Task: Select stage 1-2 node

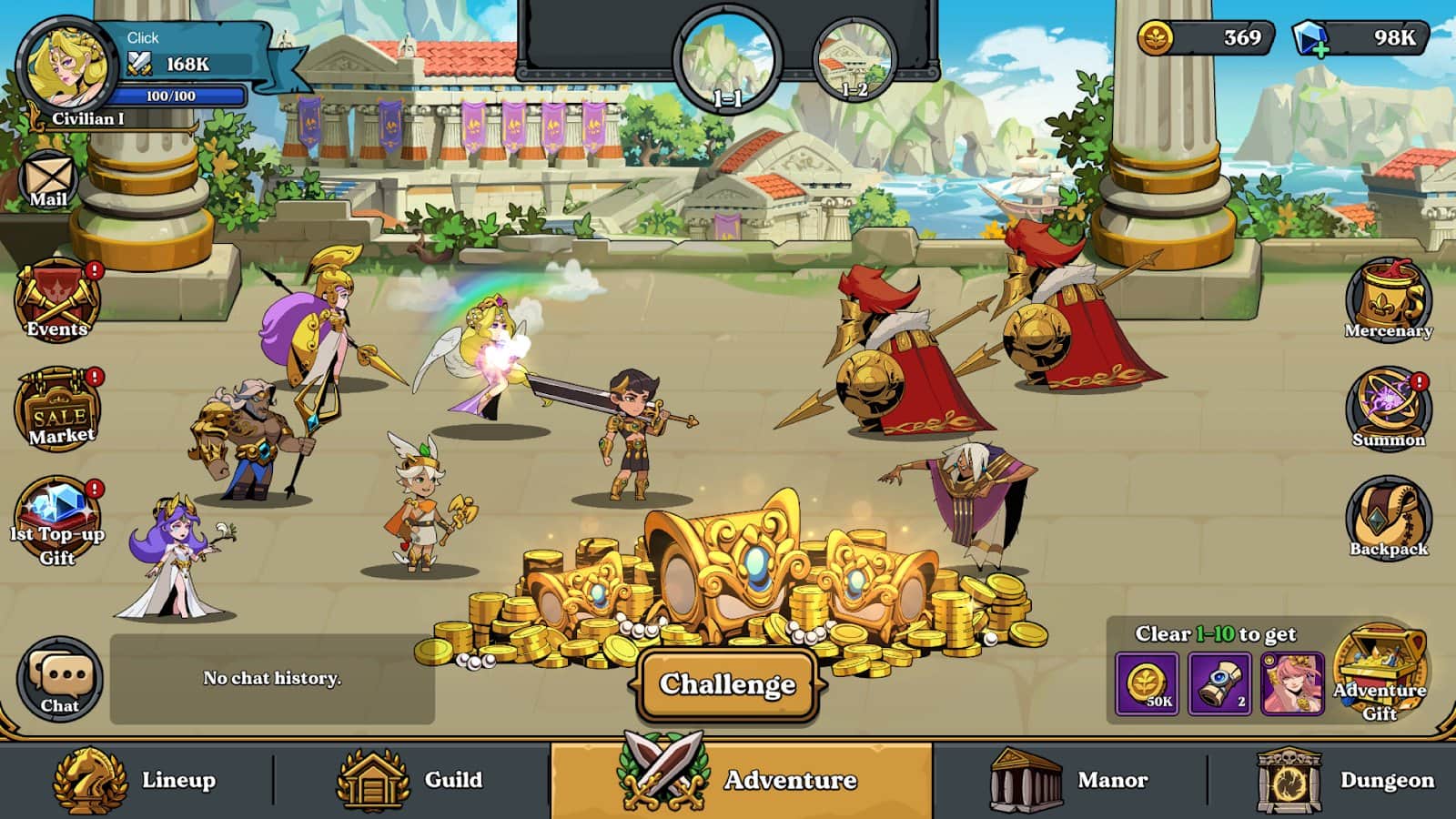Action: pyautogui.click(x=854, y=61)
